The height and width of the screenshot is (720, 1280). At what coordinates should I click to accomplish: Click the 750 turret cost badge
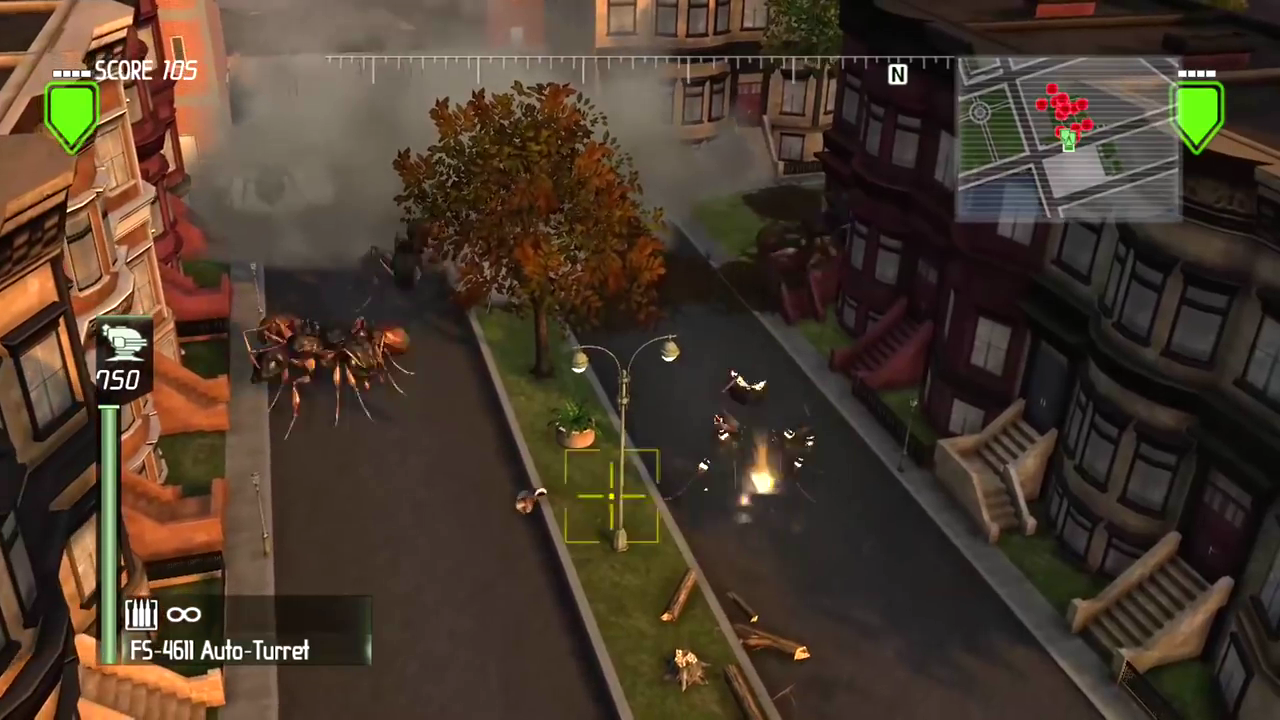(119, 379)
